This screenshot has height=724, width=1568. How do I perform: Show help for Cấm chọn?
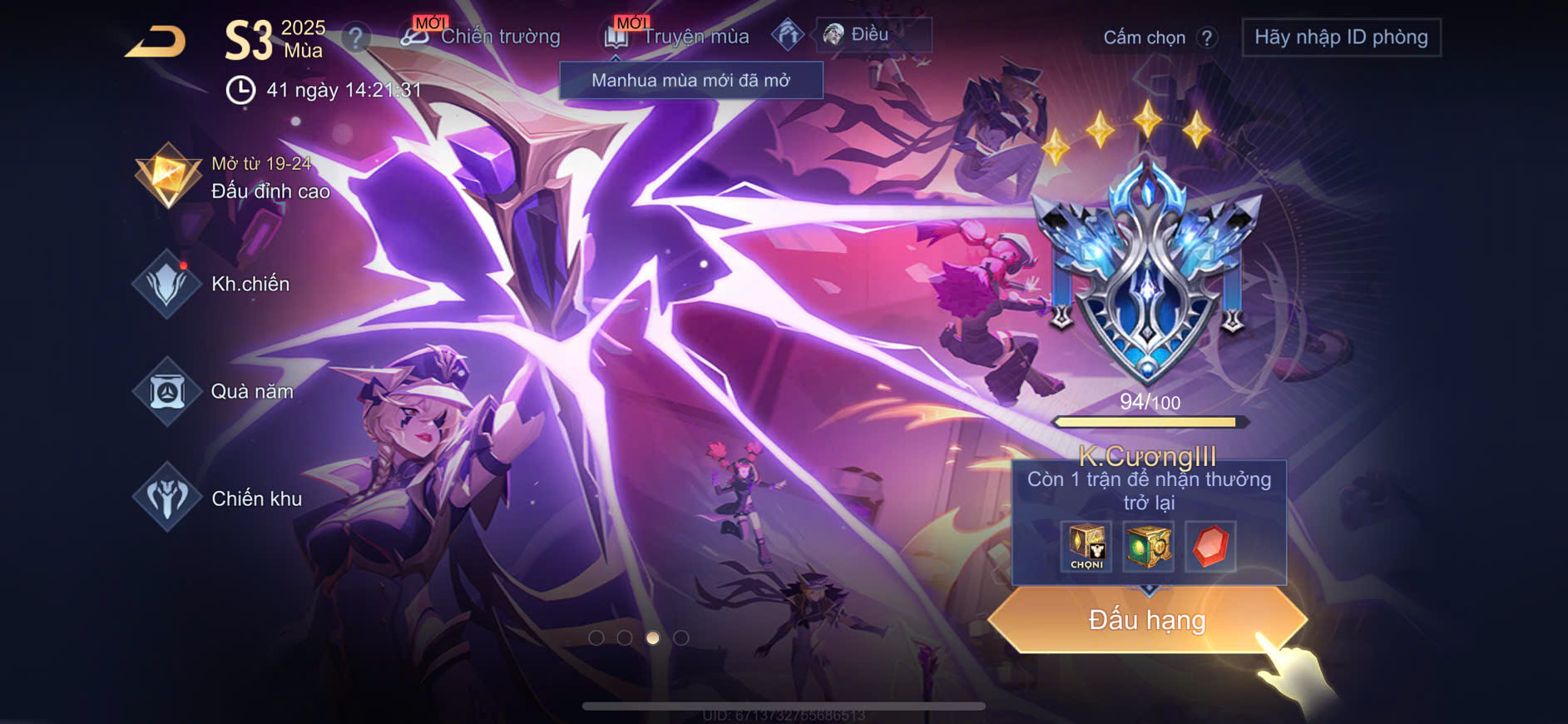point(1207,37)
